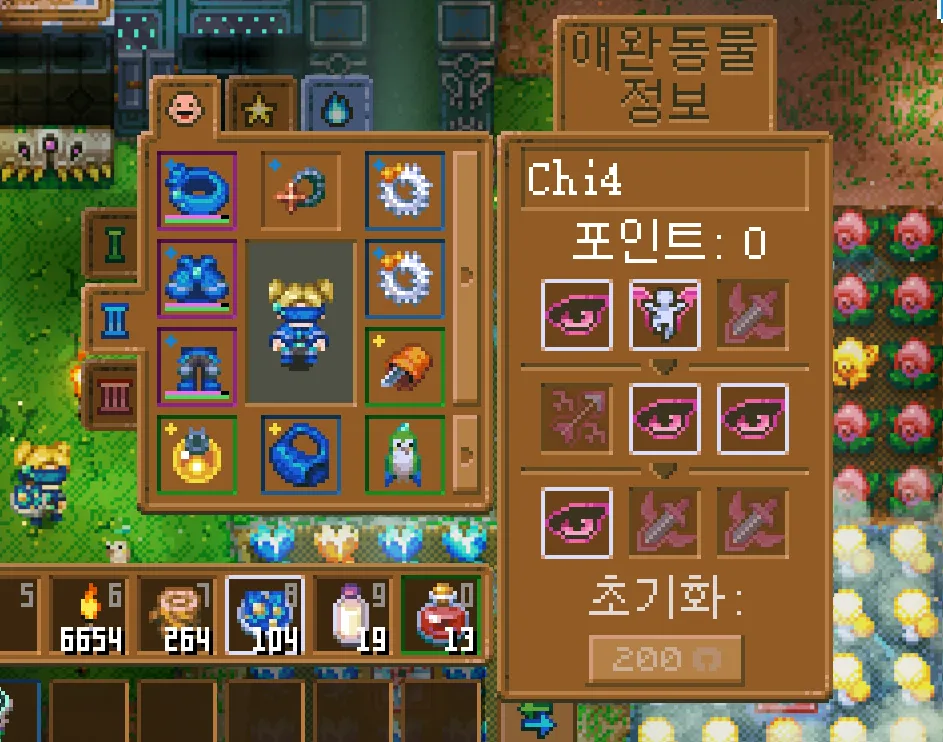Select the orange off-hand item slot
The height and width of the screenshot is (742, 943).
tap(405, 366)
